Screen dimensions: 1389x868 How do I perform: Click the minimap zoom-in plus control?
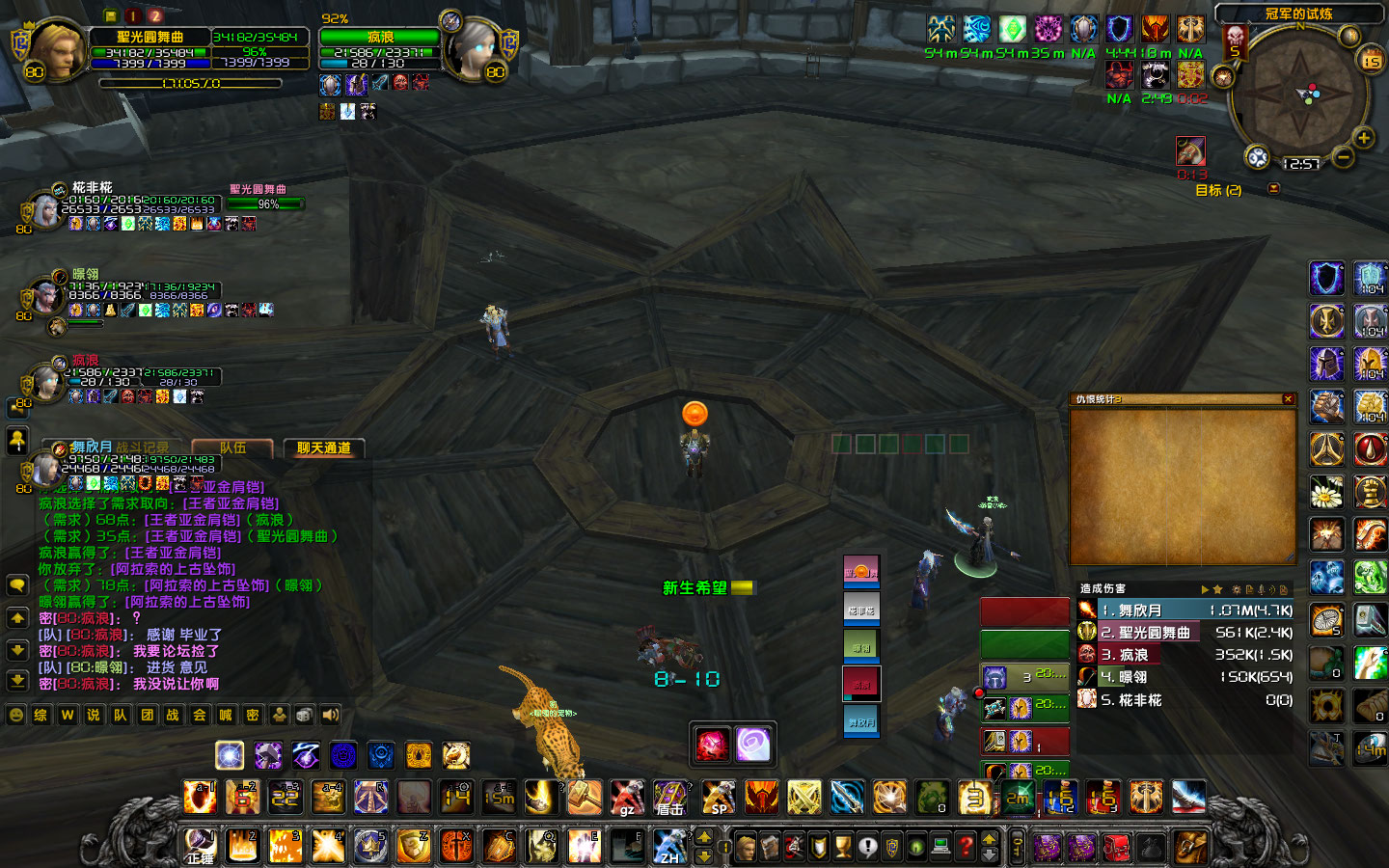[x=1363, y=138]
